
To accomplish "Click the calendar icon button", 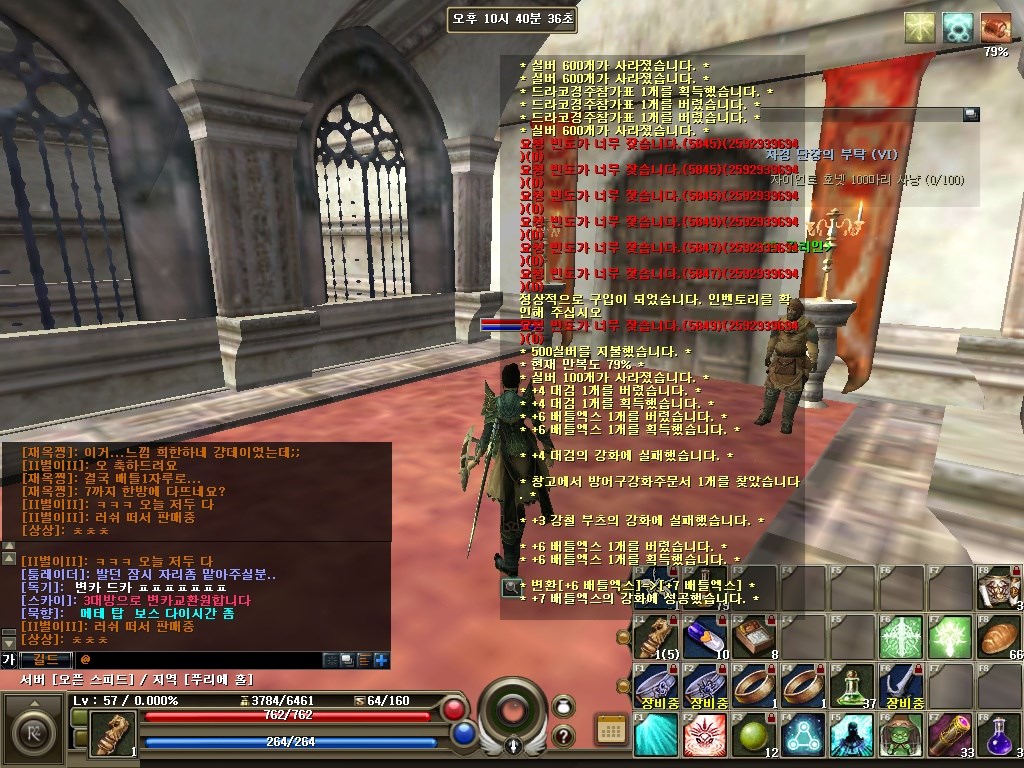I will (609, 729).
